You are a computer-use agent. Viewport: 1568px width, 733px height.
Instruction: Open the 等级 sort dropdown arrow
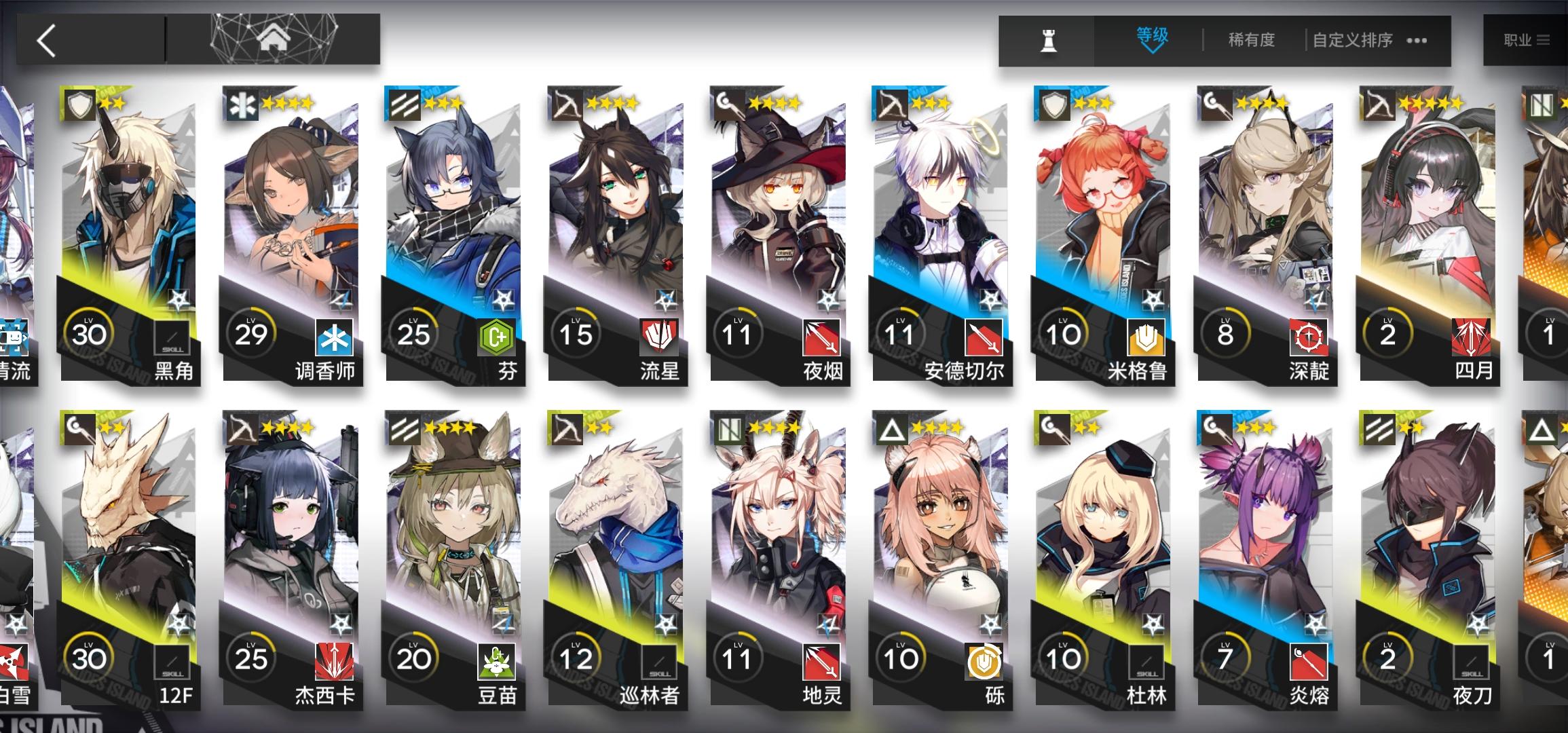(x=1151, y=41)
